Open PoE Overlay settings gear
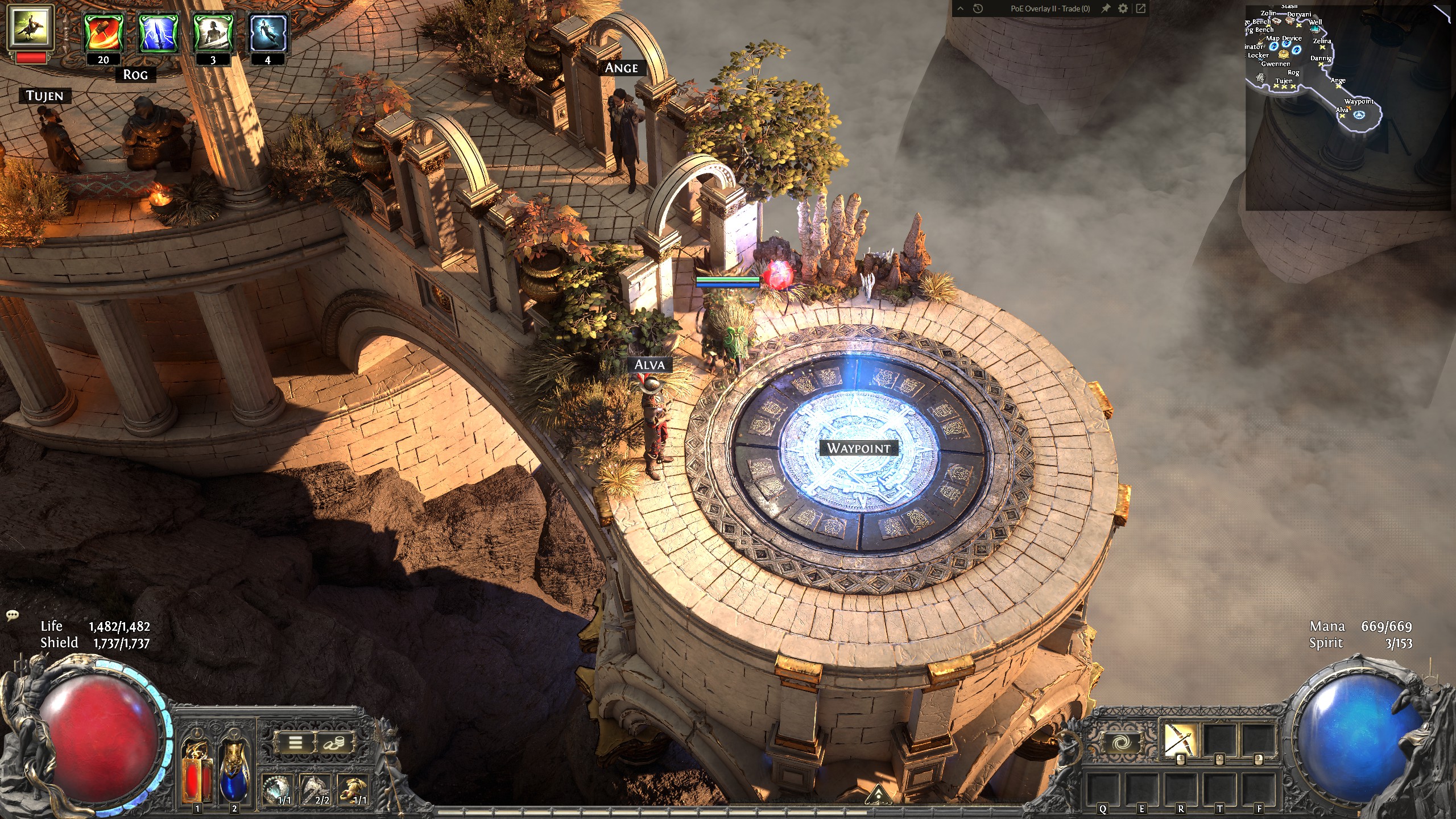 tap(1123, 9)
